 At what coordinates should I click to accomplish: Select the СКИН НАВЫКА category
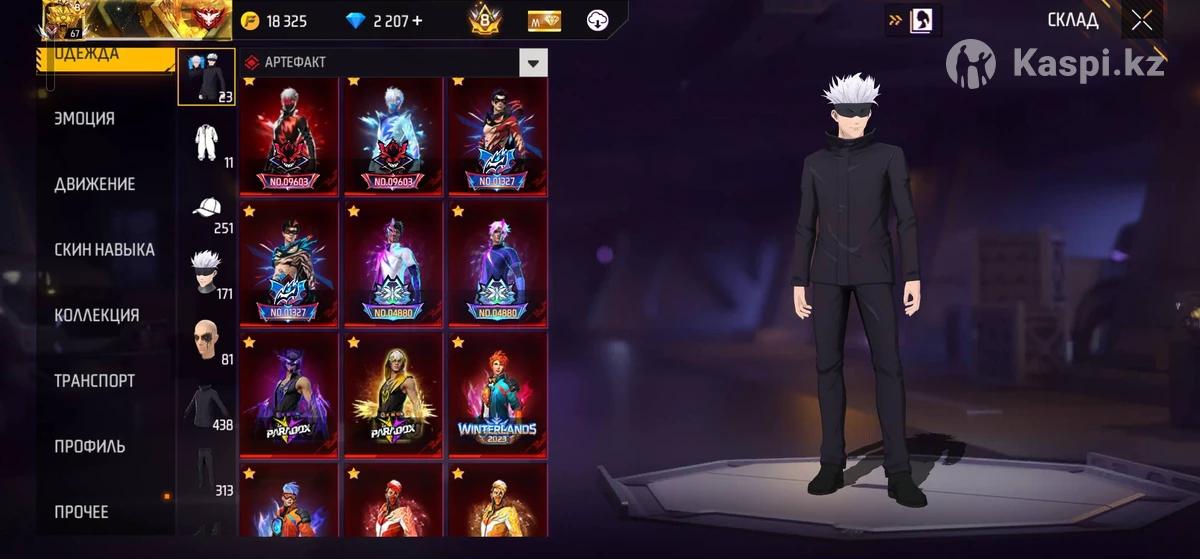pos(104,250)
